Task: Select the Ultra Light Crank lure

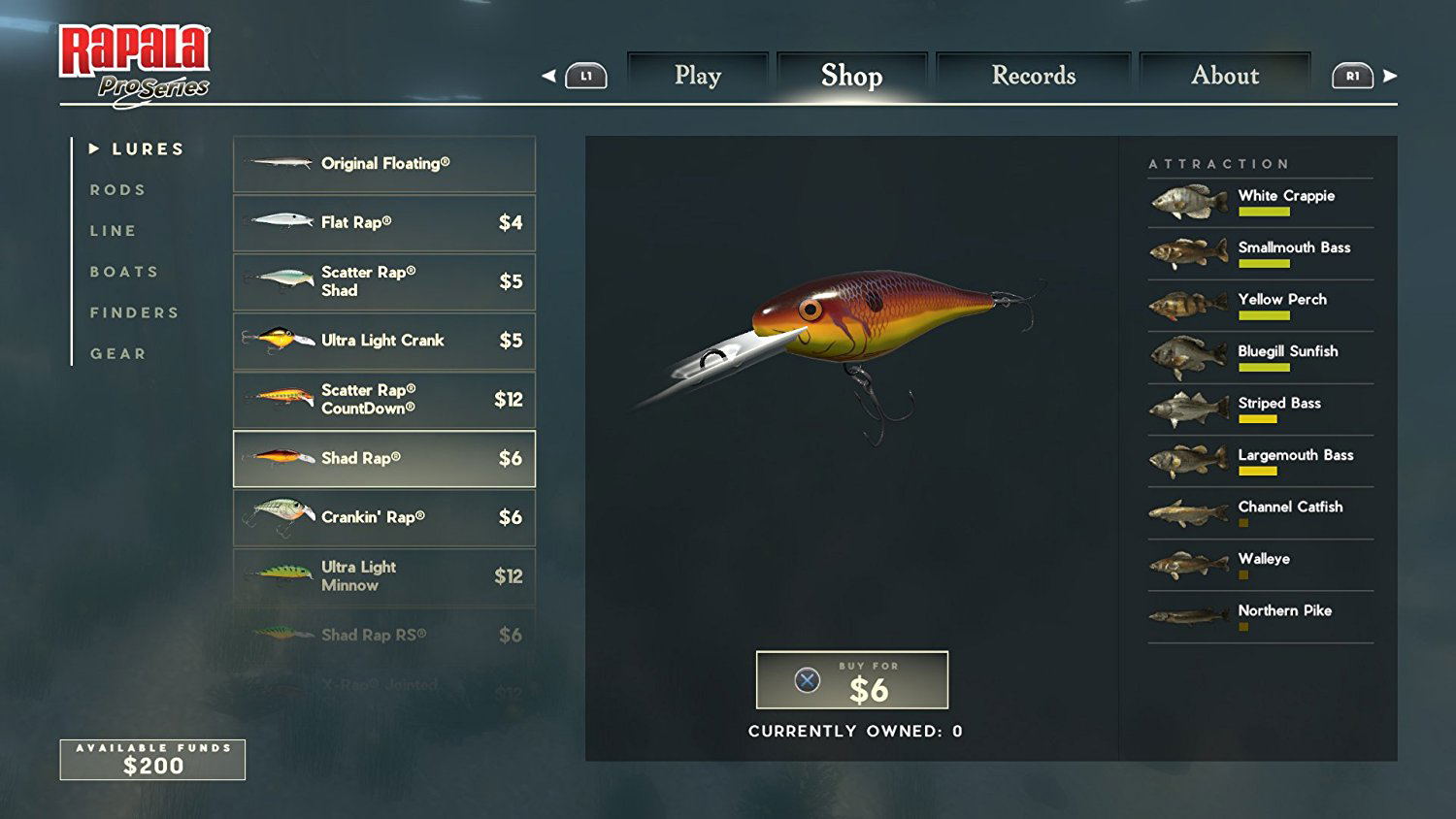Action: 384,341
